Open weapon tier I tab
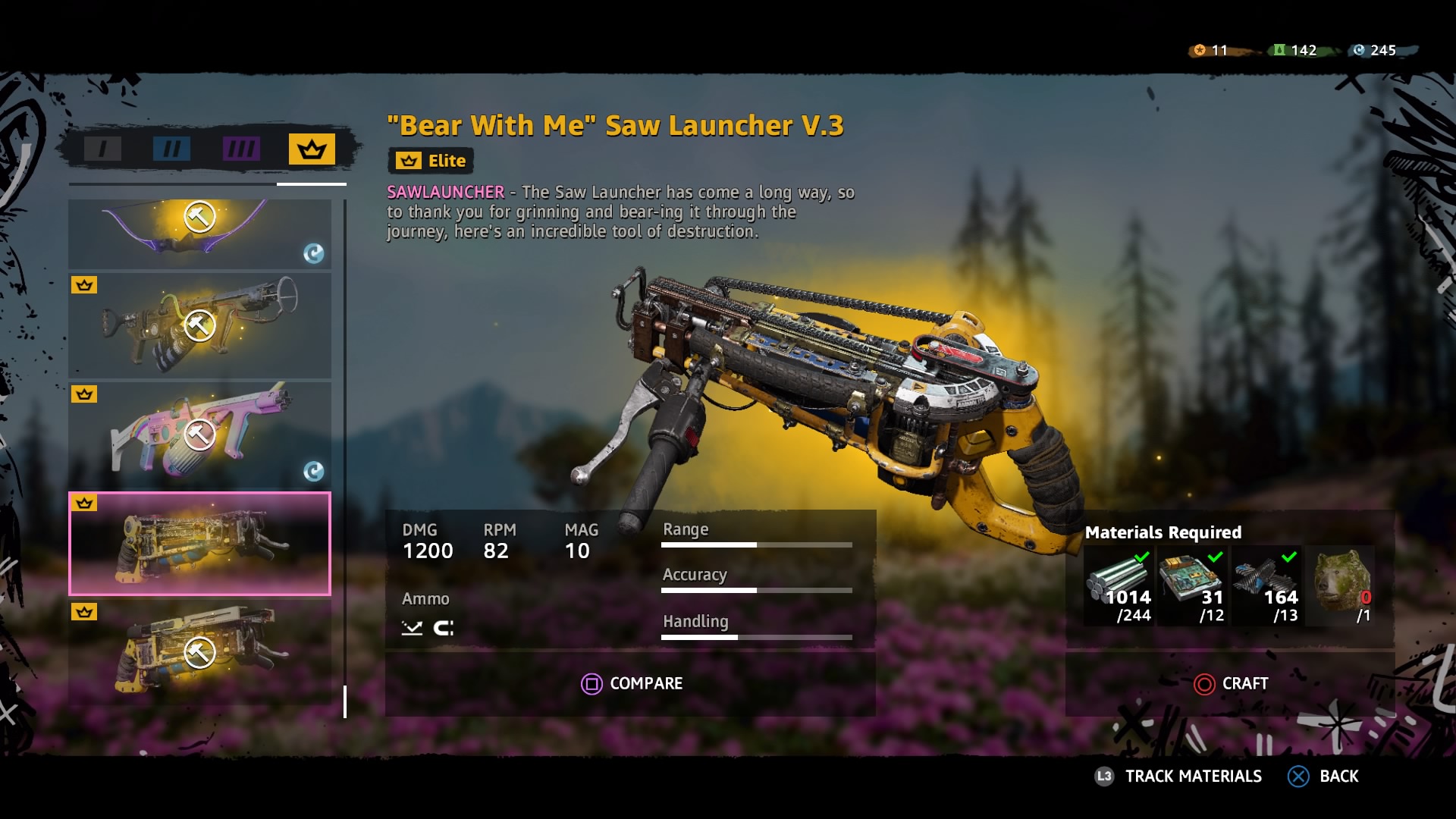This screenshot has height=819, width=1456. click(x=102, y=148)
